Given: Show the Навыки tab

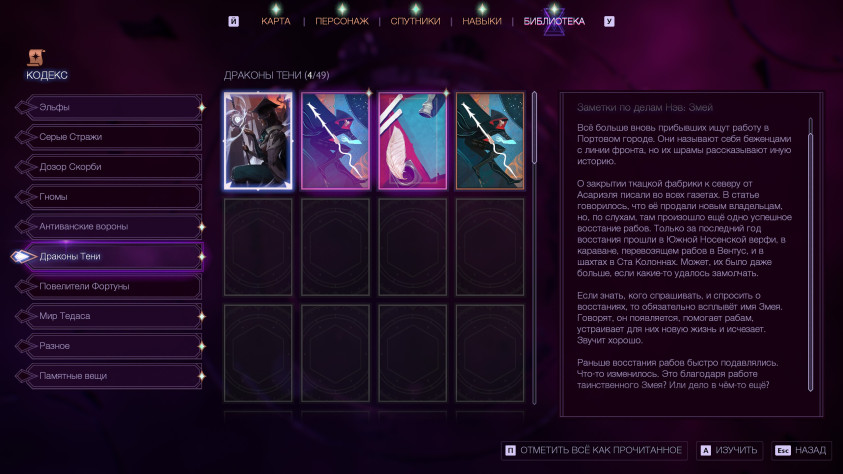Looking at the screenshot, I should click(x=482, y=21).
